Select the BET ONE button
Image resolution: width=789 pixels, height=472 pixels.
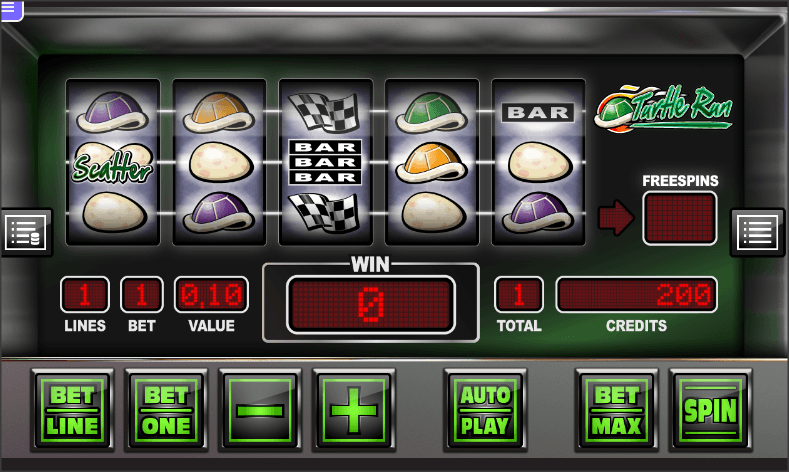(166, 410)
